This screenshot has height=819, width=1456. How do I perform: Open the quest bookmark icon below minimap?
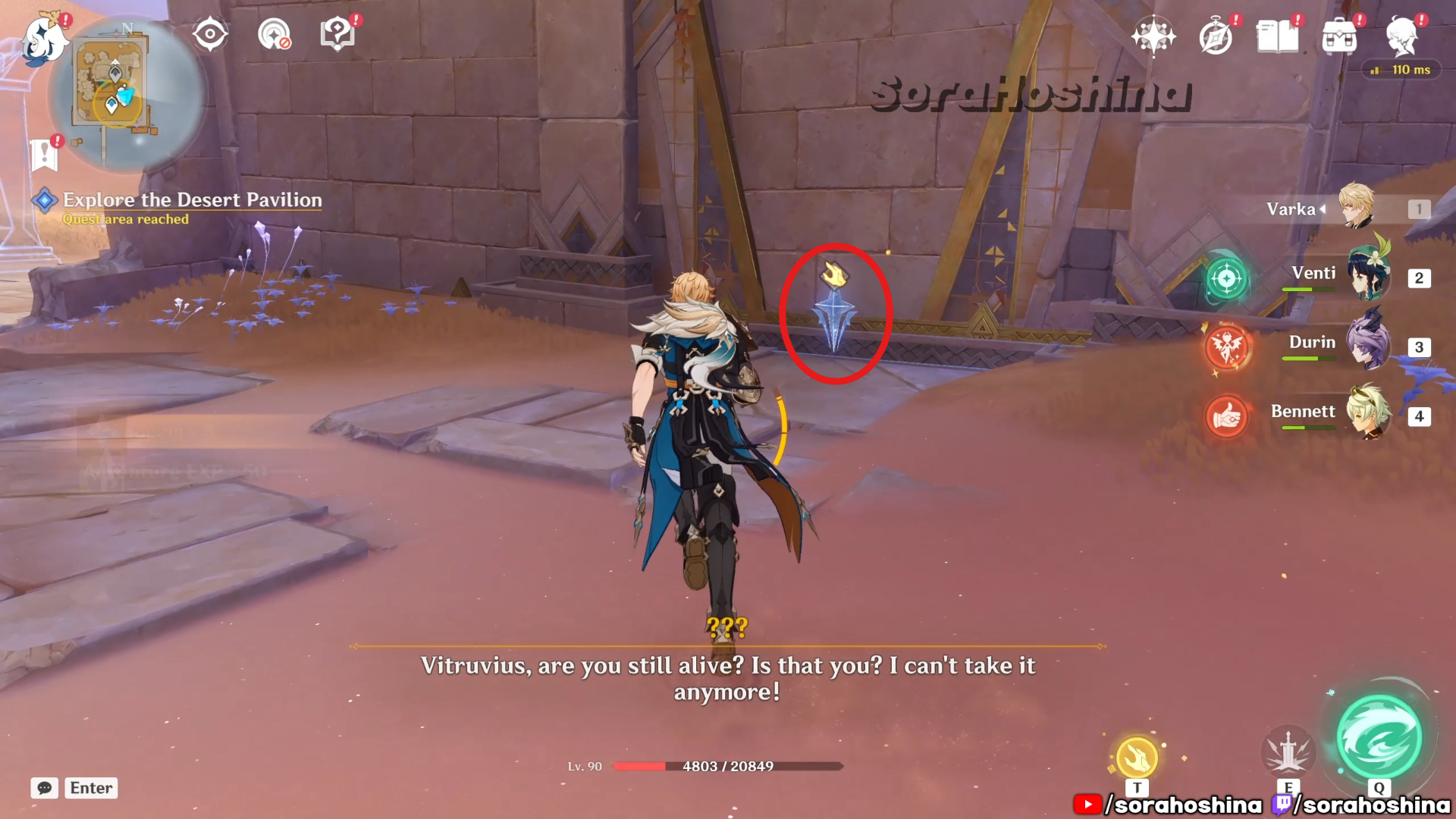point(45,154)
